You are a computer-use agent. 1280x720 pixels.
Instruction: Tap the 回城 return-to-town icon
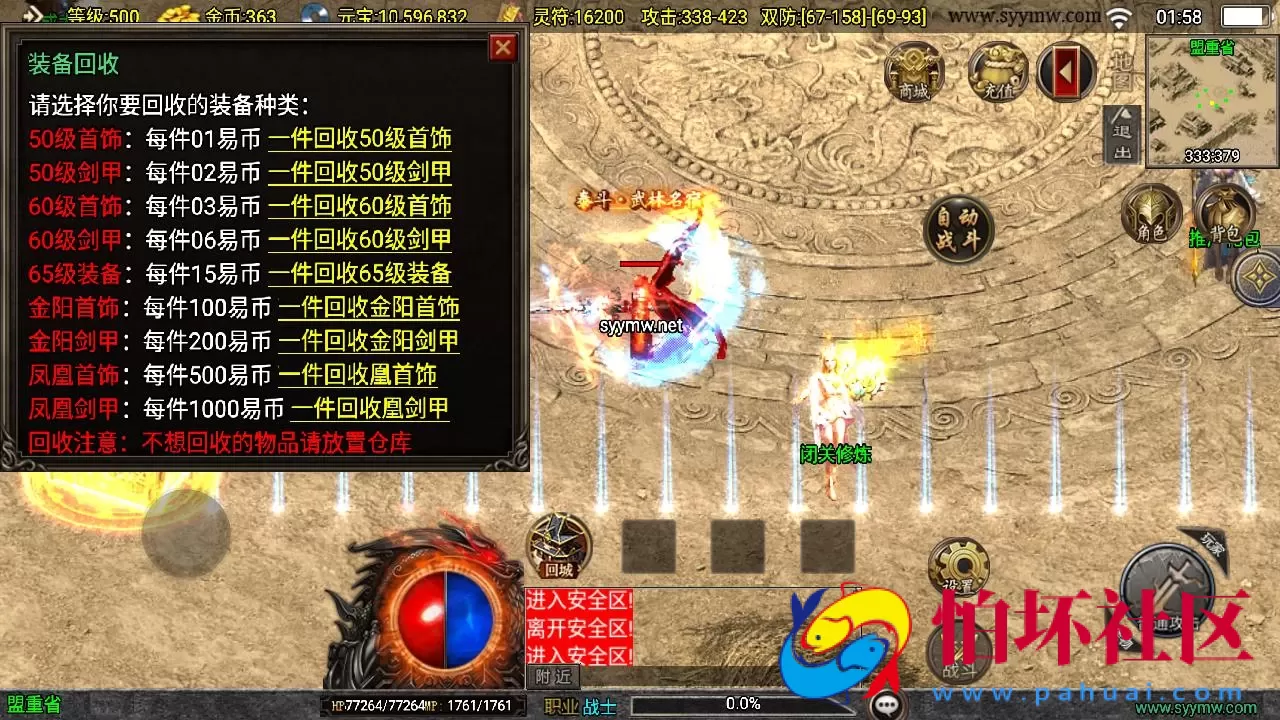coord(557,545)
